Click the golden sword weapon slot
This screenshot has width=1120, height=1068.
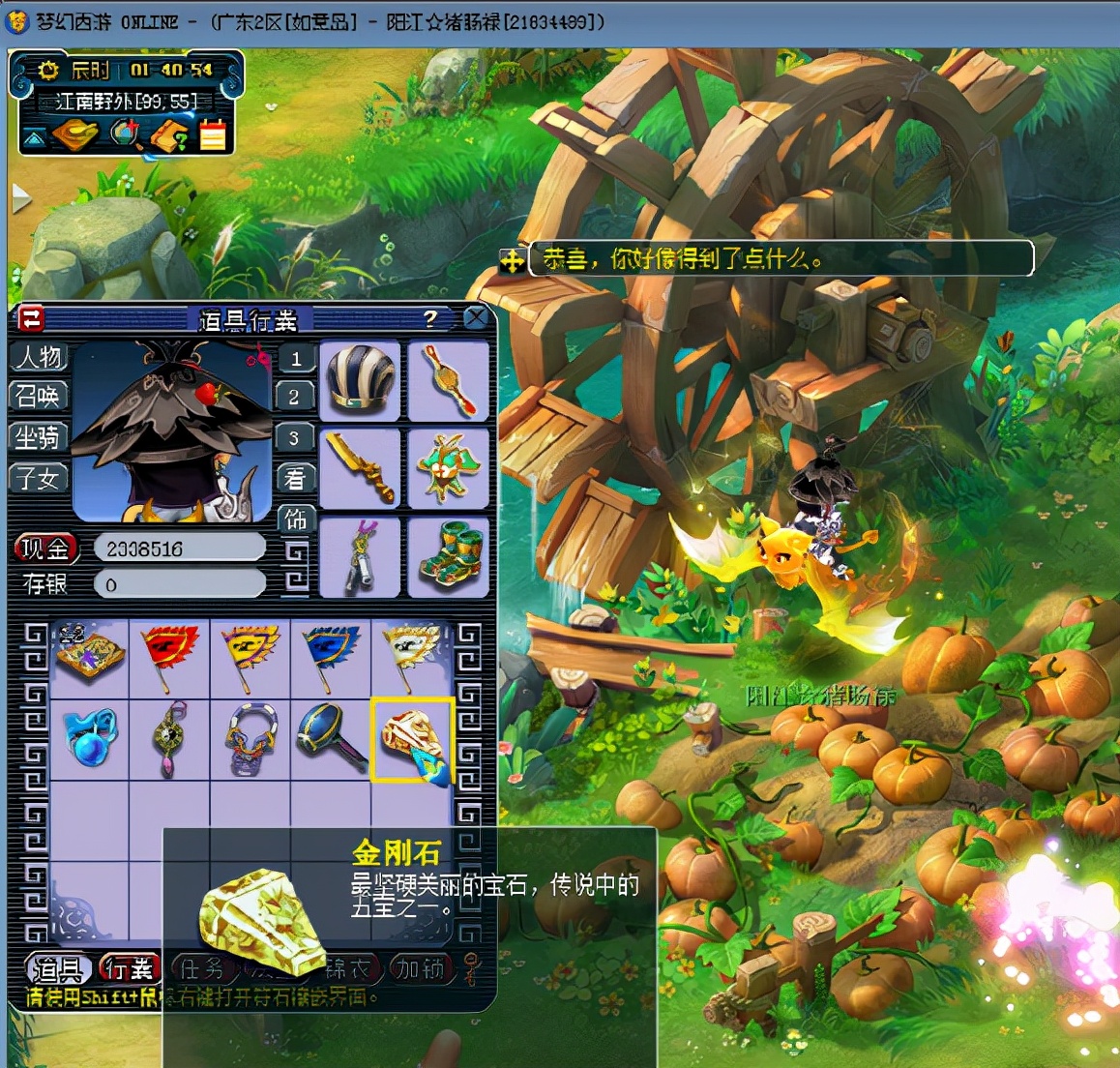[360, 468]
